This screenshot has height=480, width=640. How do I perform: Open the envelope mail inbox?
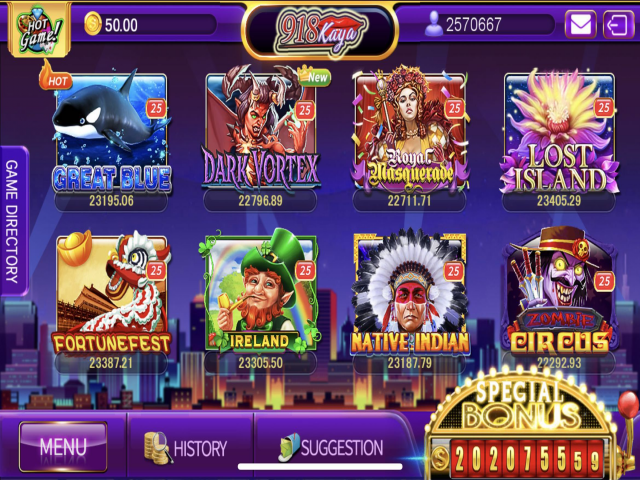(580, 24)
